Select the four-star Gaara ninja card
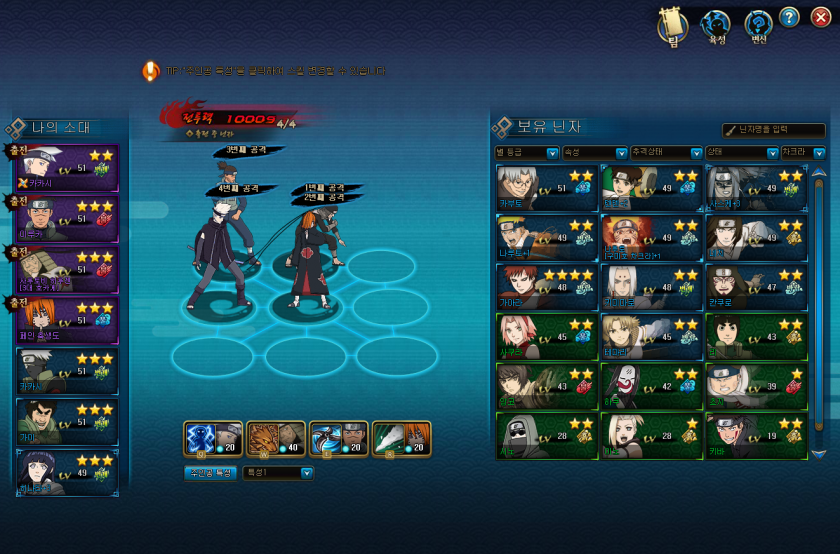Viewport: 840px width, 554px height. [546, 287]
